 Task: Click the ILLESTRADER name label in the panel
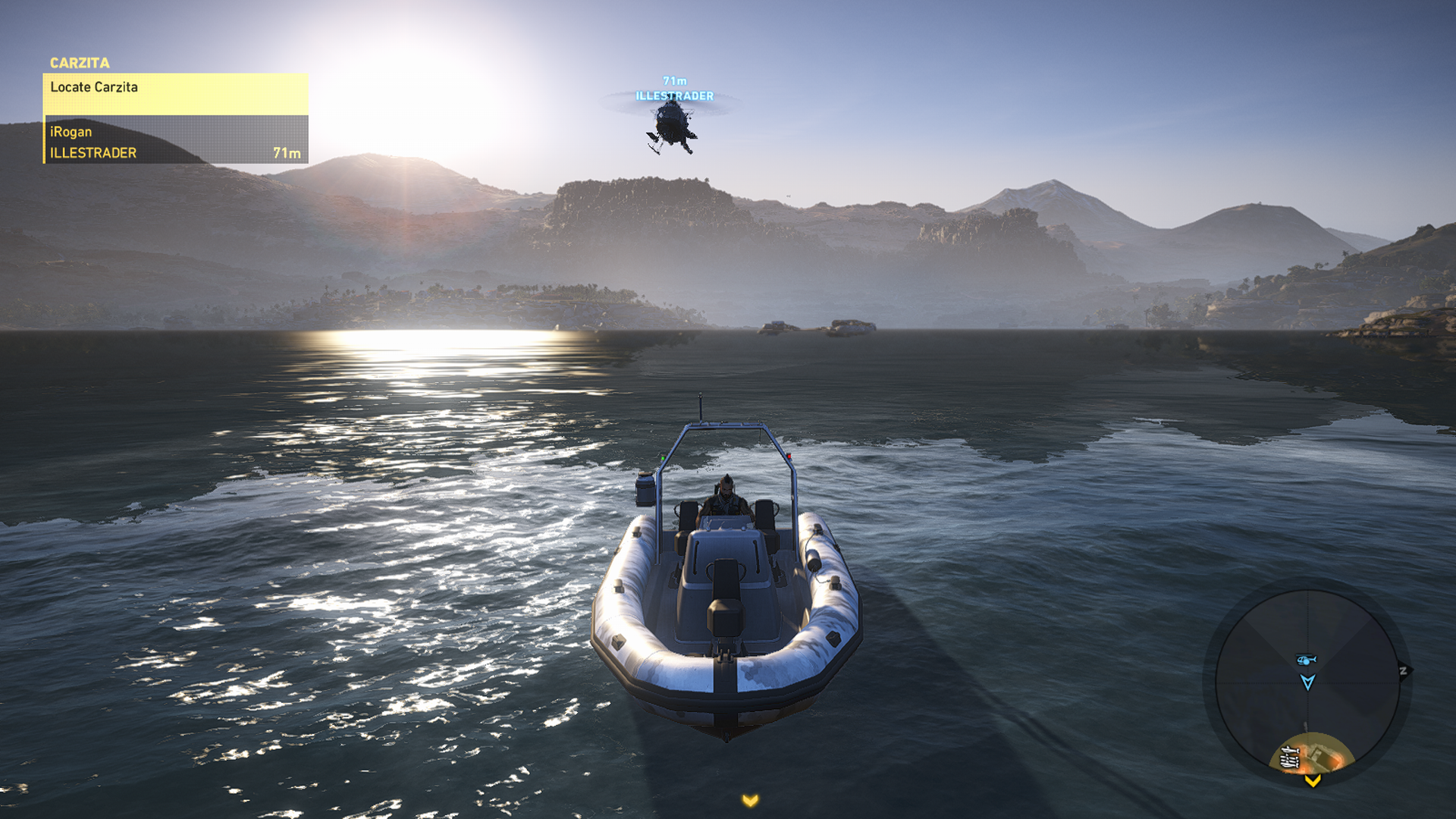(x=94, y=152)
